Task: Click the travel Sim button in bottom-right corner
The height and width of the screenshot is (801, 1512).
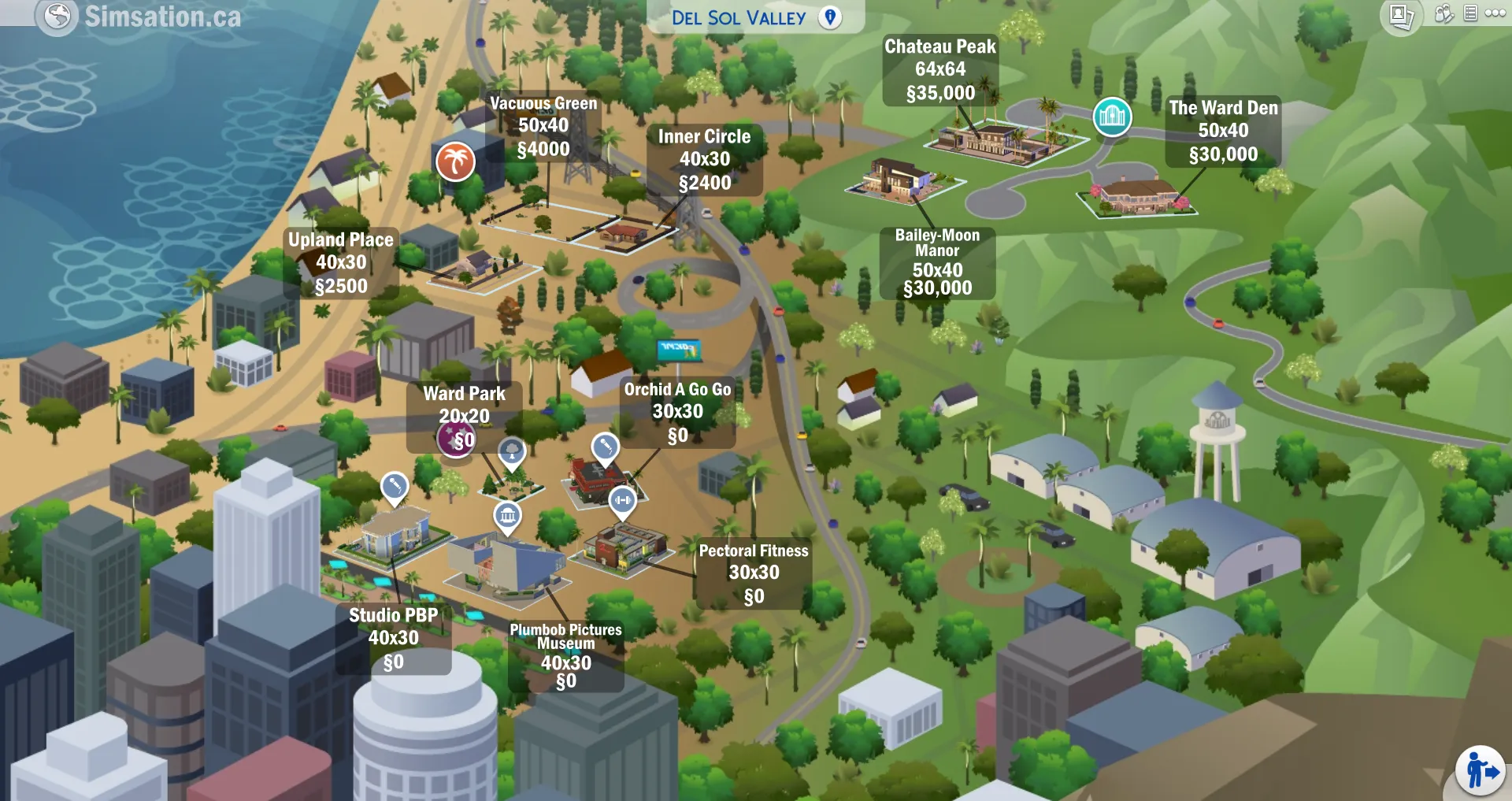Action: pos(1479,769)
